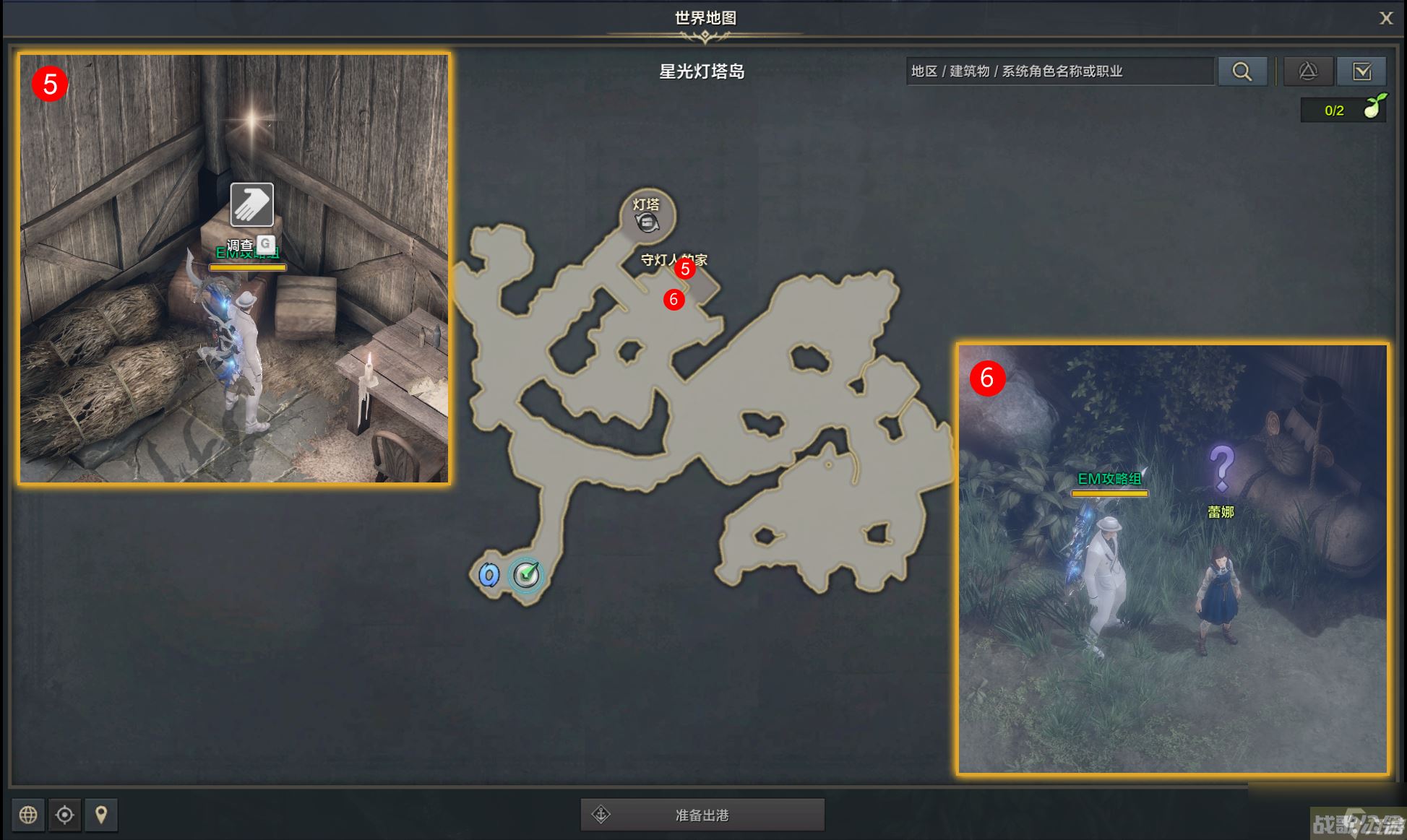Click the 星光灯塔岛 region title

[x=700, y=72]
